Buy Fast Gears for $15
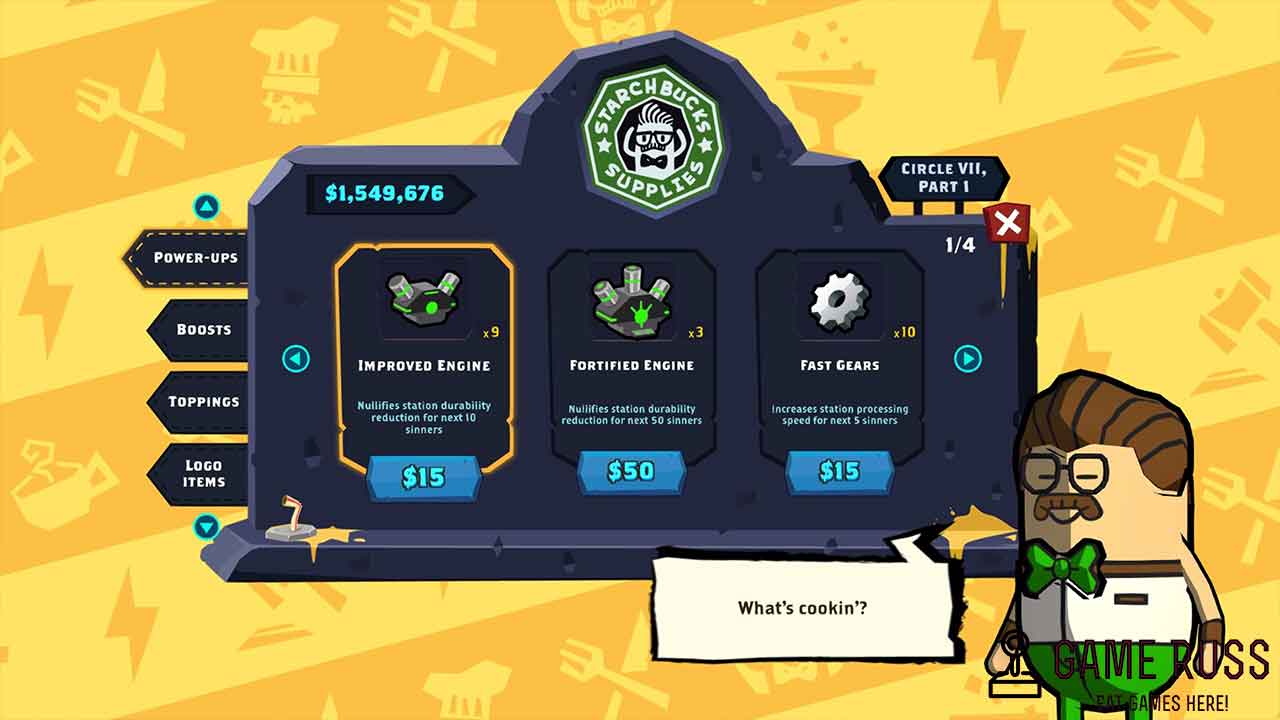This screenshot has width=1280, height=720. [839, 471]
